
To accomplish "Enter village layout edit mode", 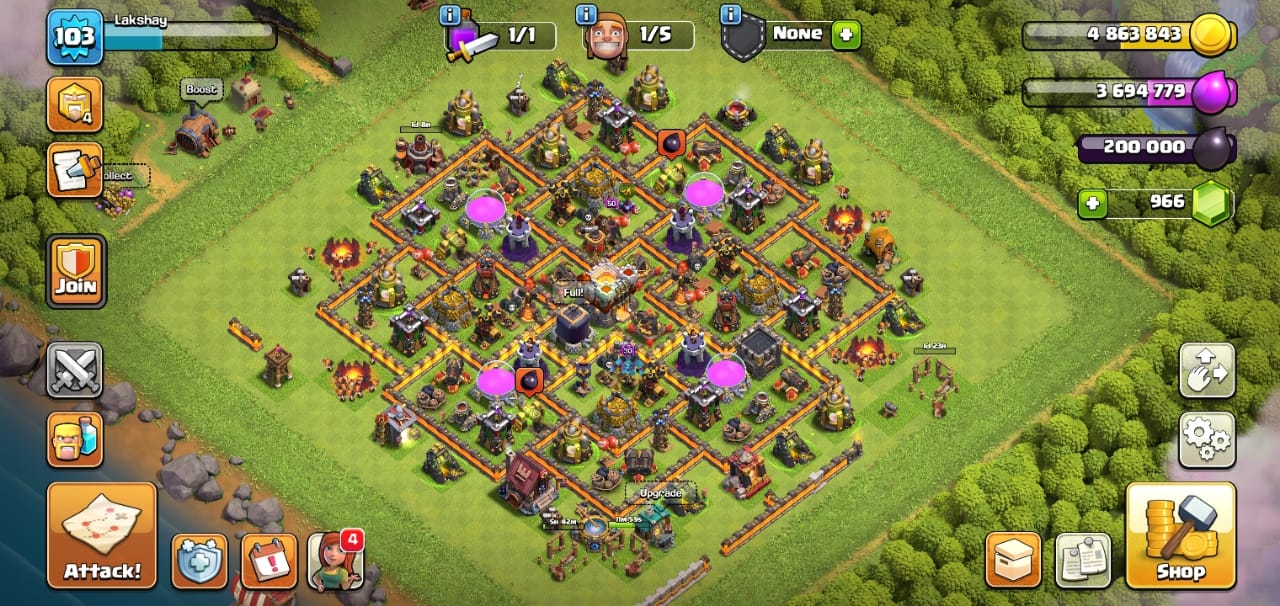I will (x=1207, y=370).
